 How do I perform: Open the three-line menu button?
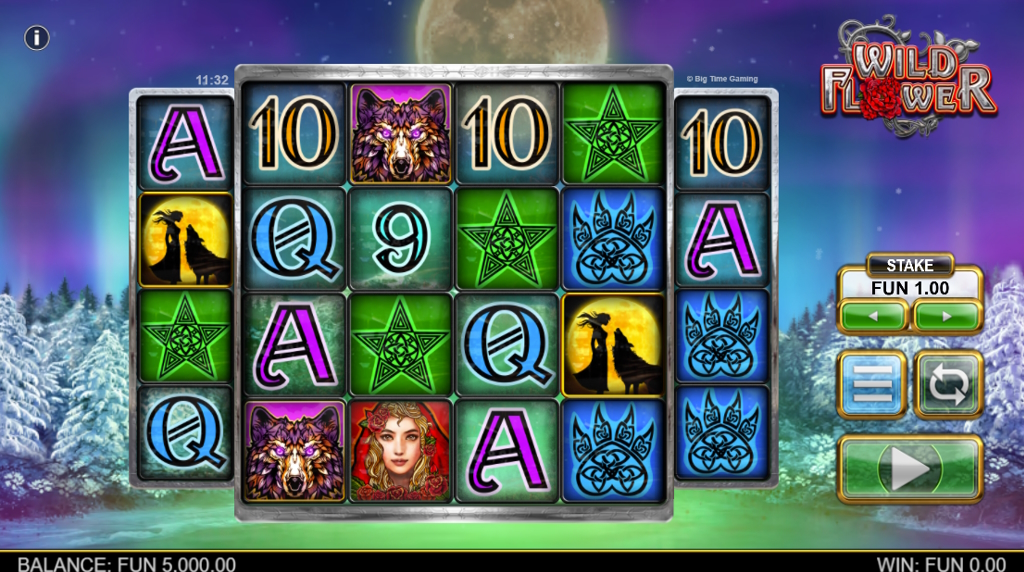pos(872,384)
